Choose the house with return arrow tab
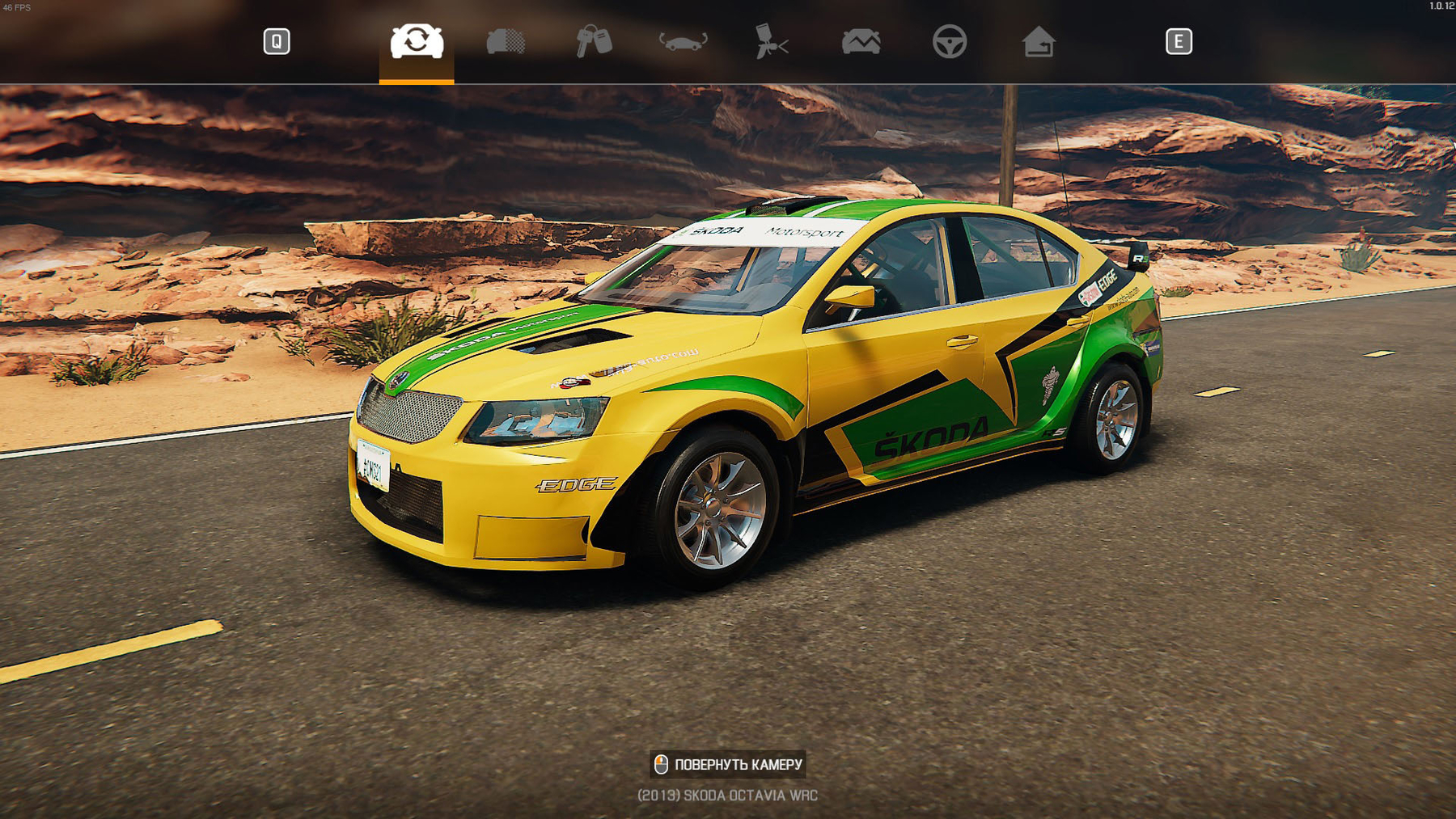 [x=1038, y=41]
